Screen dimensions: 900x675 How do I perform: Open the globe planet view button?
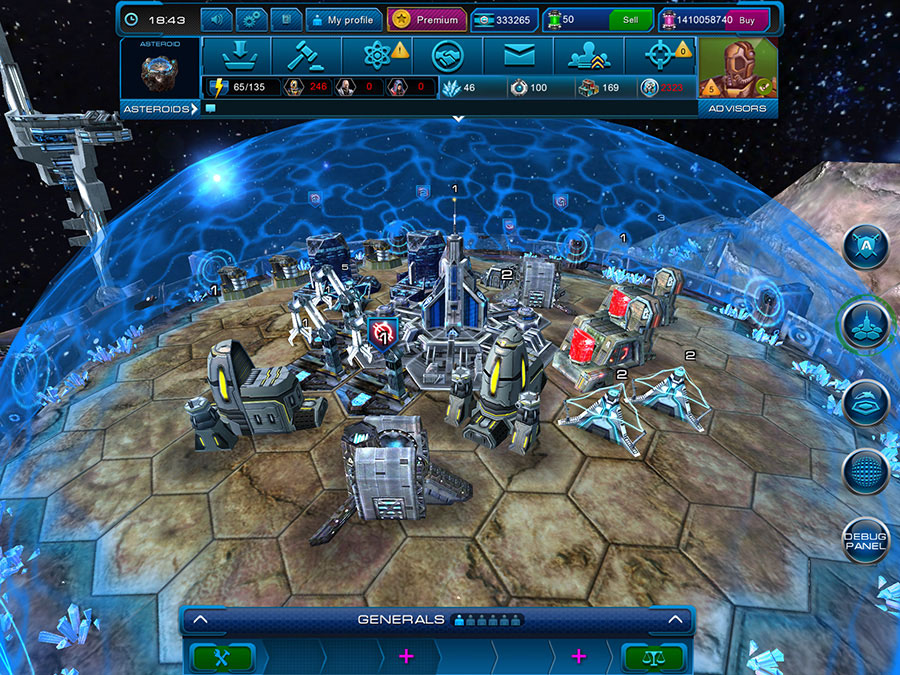865,470
